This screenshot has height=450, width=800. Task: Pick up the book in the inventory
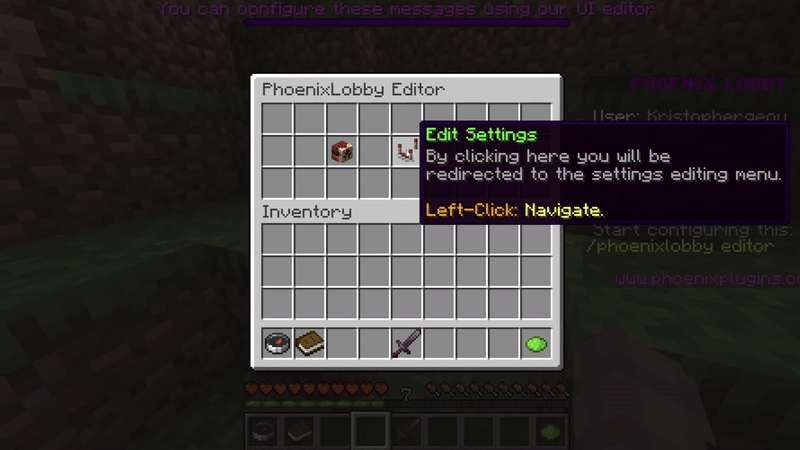point(310,344)
